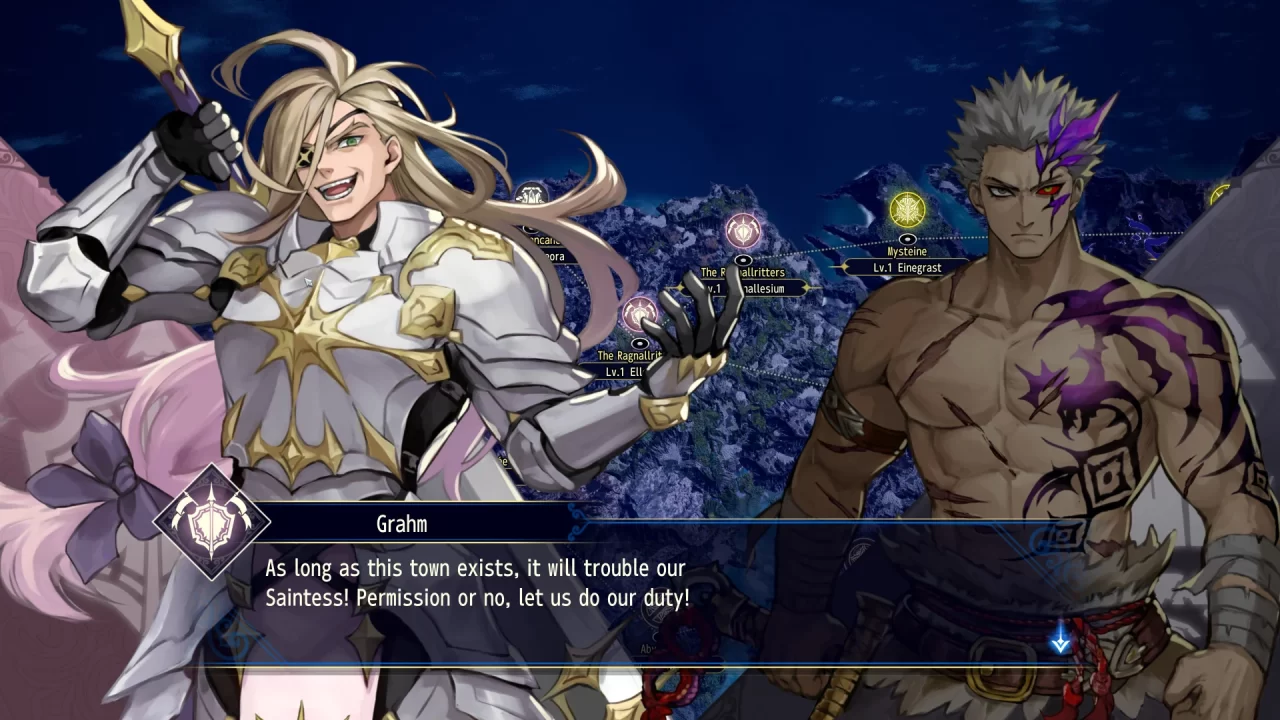The height and width of the screenshot is (720, 1280).
Task: Click the pink Ragnallritters crest above the Mallesium node
Action: tap(743, 229)
